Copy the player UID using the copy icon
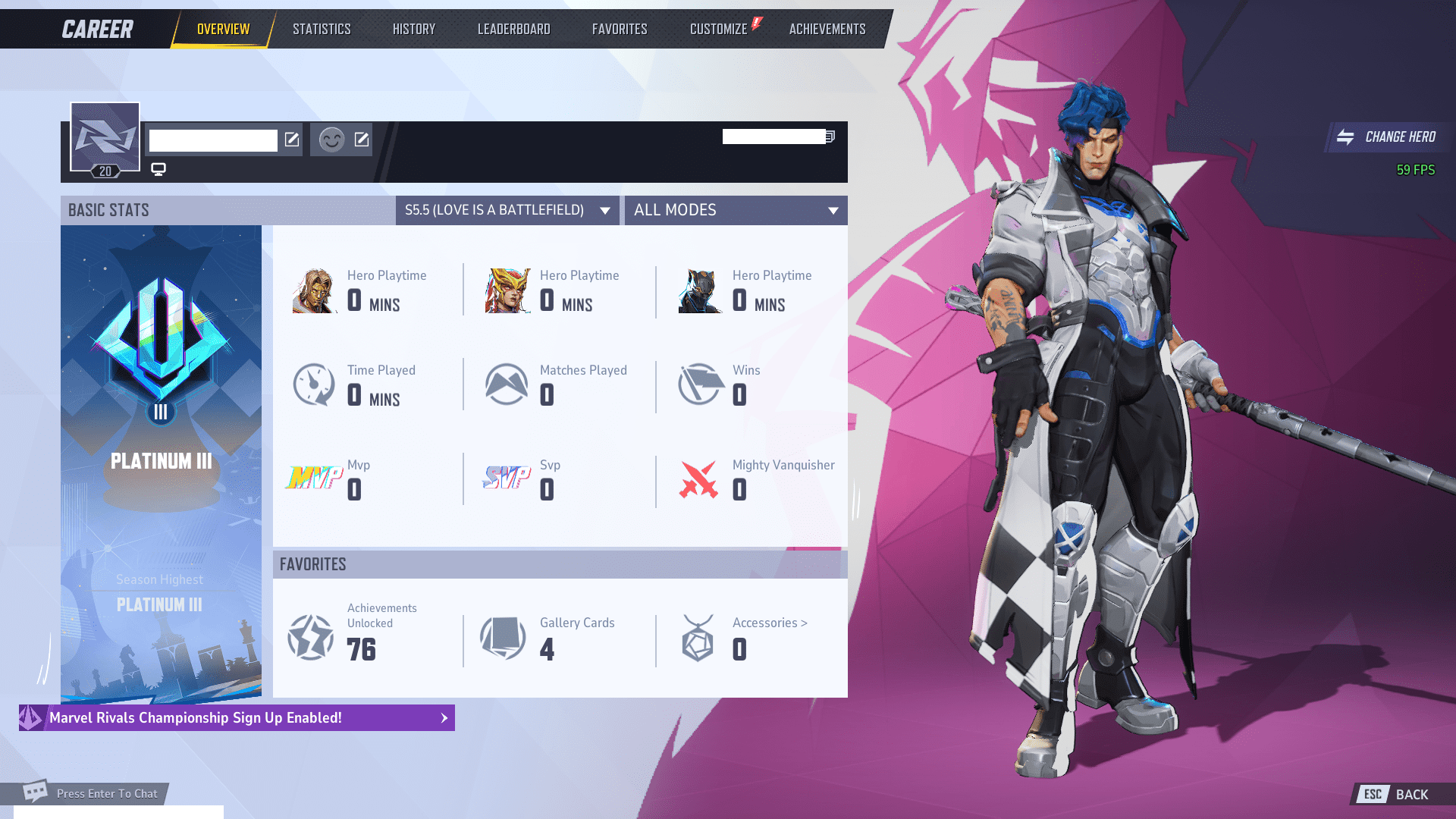 [829, 136]
